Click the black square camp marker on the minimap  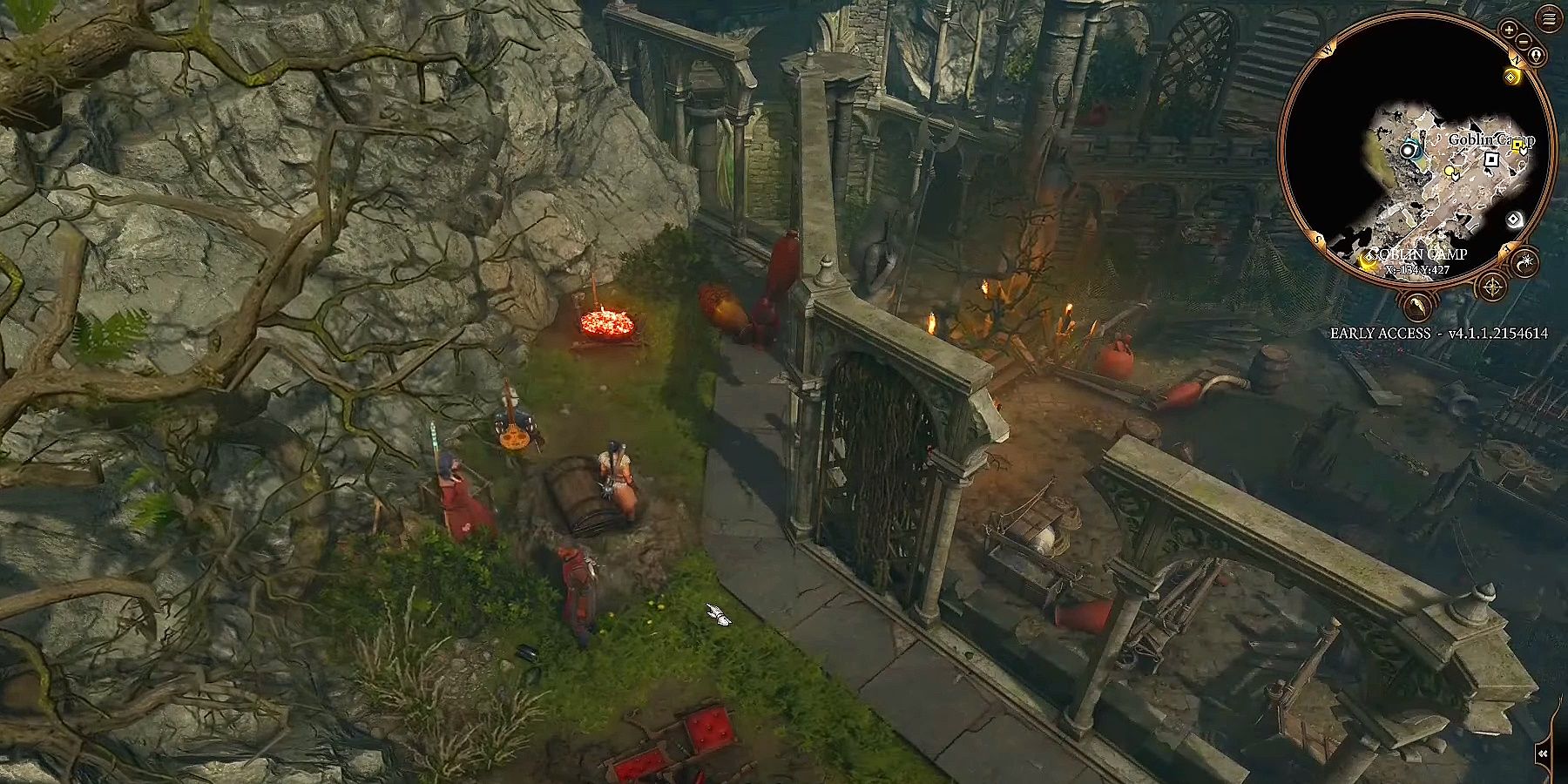point(1491,159)
